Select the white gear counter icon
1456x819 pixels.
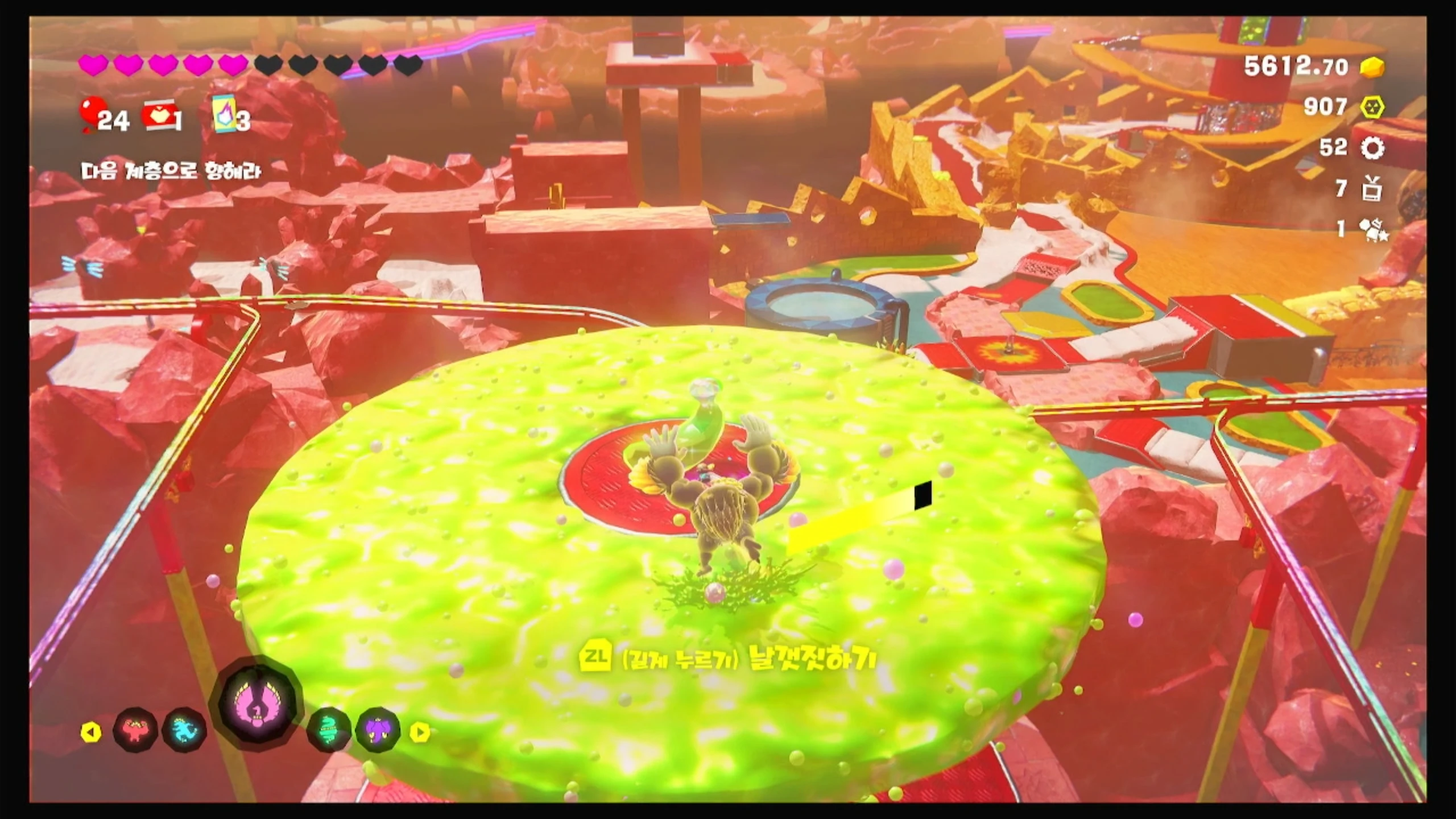tap(1372, 148)
